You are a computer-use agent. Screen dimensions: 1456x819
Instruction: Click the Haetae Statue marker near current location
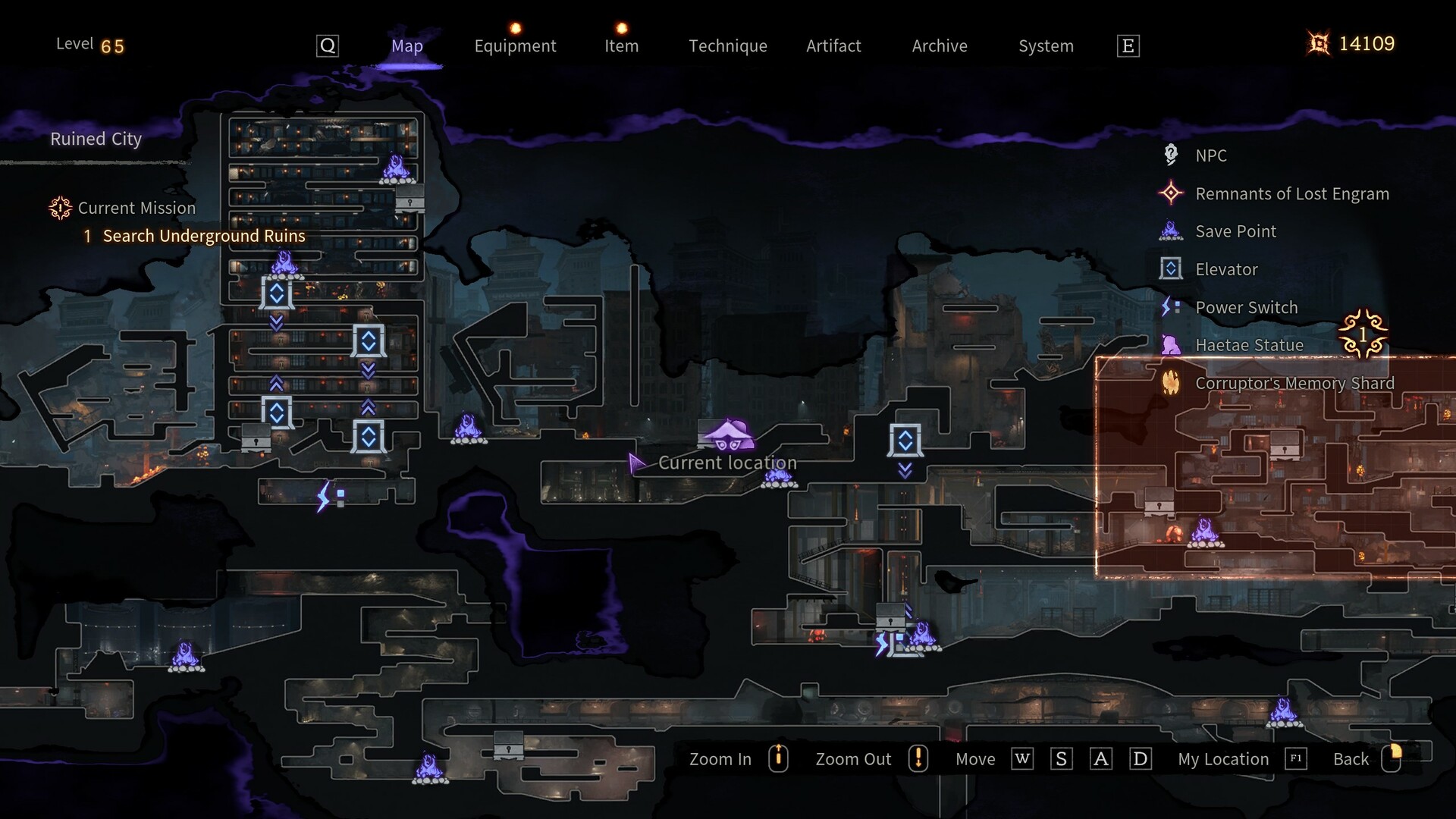(x=727, y=435)
